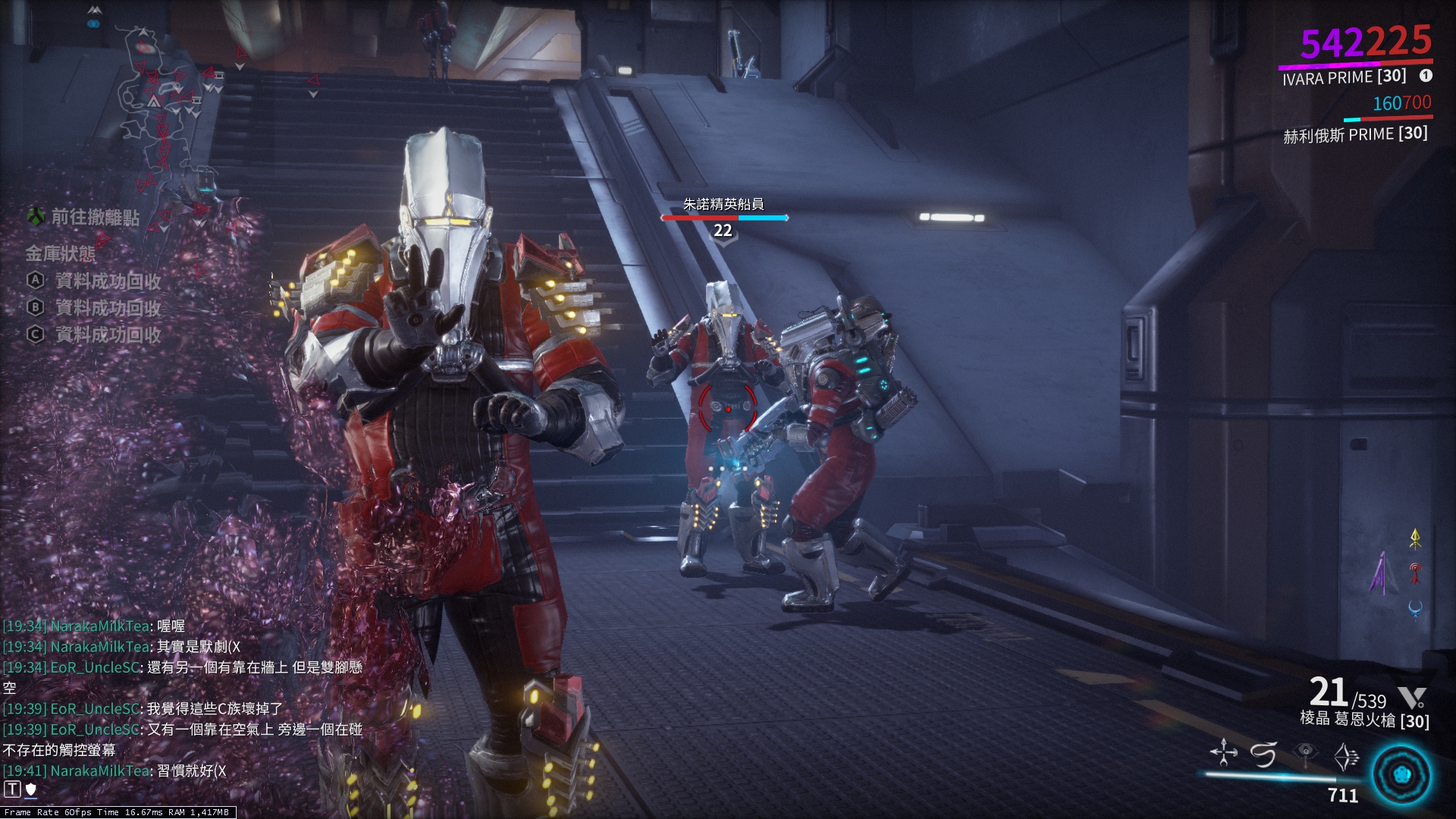Image resolution: width=1456 pixels, height=819 pixels.
Task: Select the Navigator ability icon
Action: [x=1263, y=751]
